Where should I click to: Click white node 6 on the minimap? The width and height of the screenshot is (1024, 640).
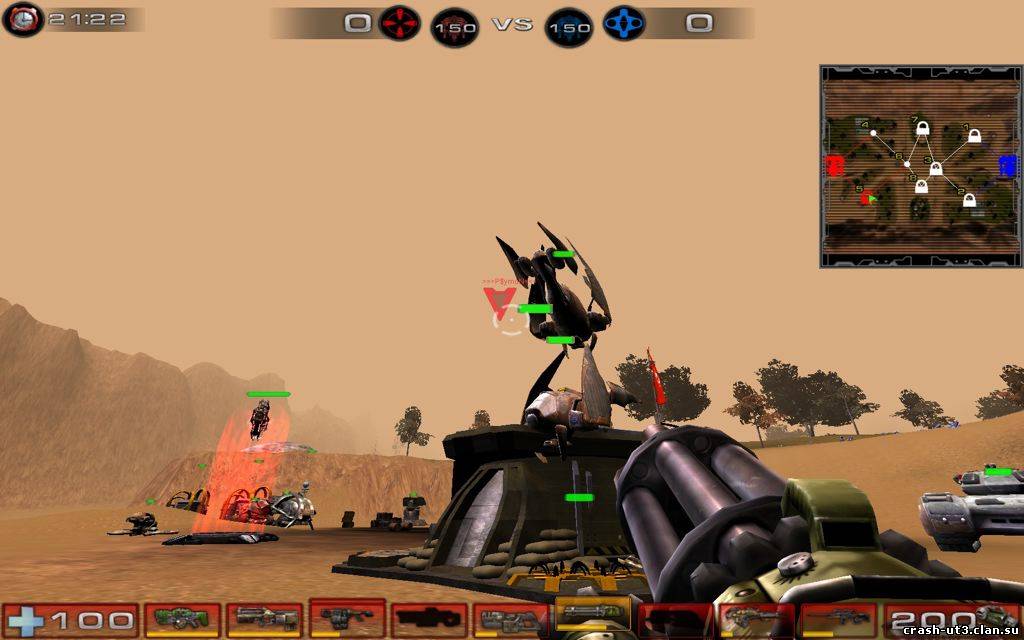[907, 164]
